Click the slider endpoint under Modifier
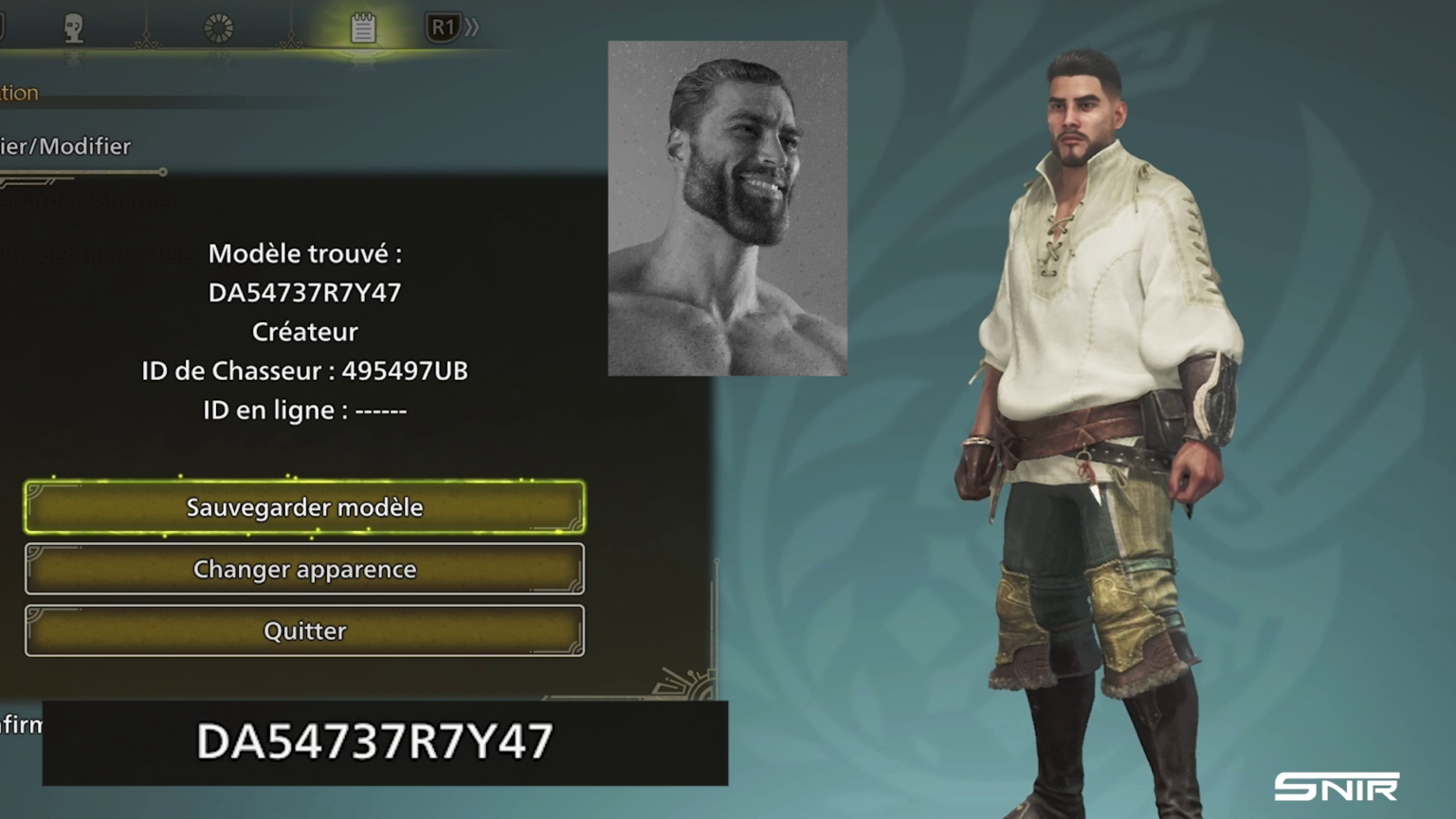 (x=163, y=173)
